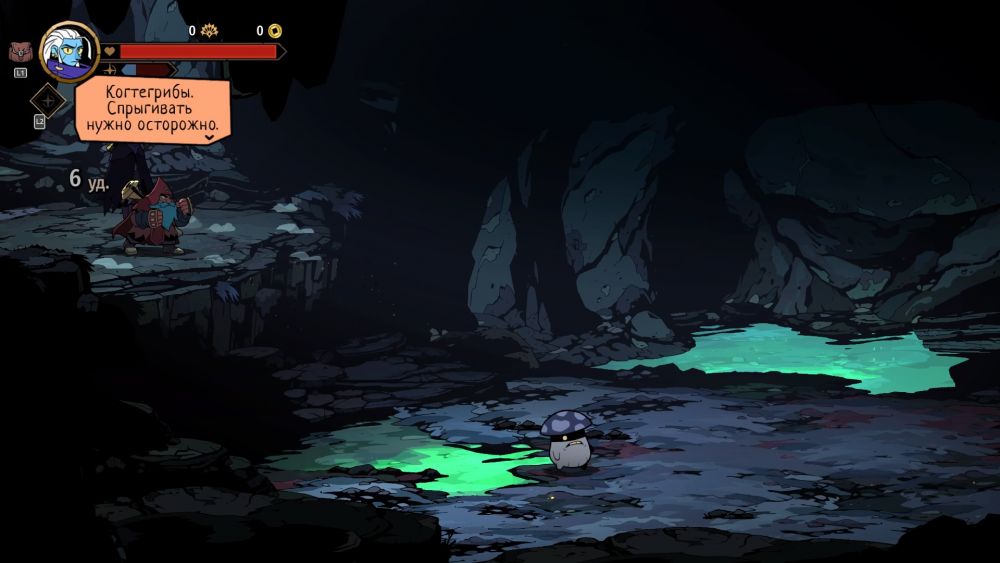1000x563 pixels.
Task: Click the small dialogue continue arrow
Action: 210,135
